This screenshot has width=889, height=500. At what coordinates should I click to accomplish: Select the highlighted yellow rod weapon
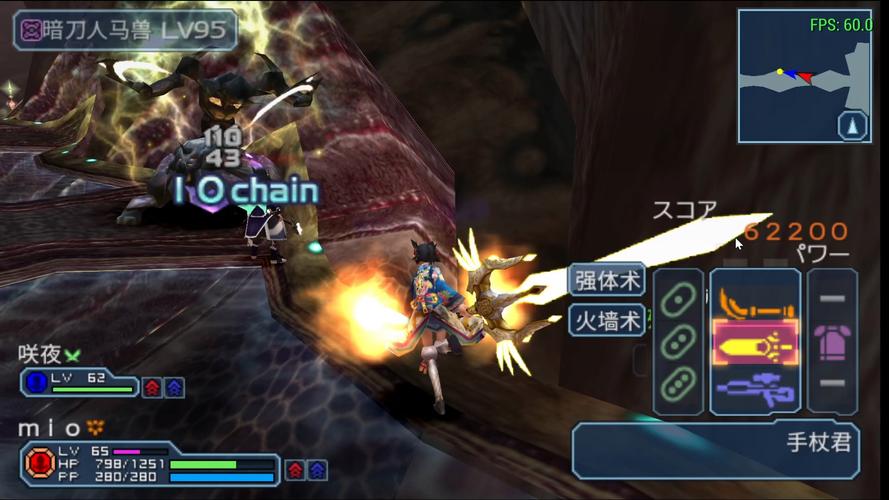point(755,344)
